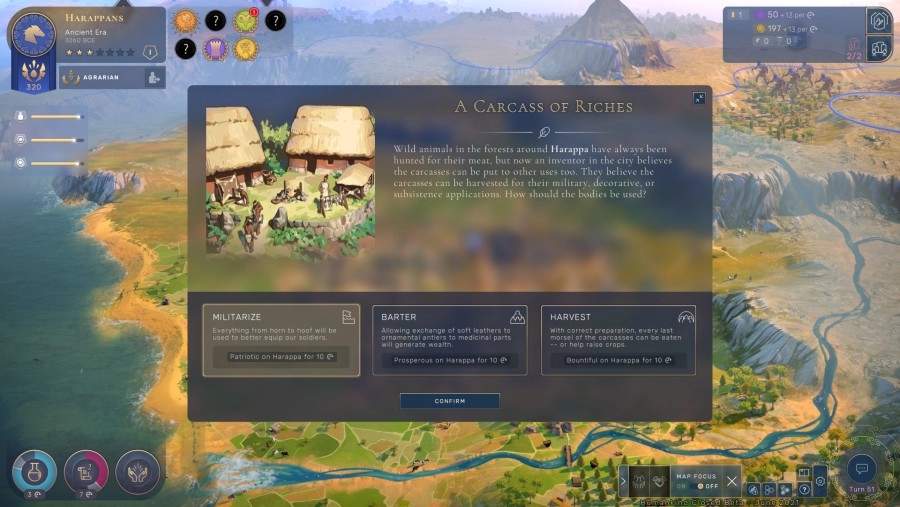Open the pink-ringed culture screen button

point(86,473)
